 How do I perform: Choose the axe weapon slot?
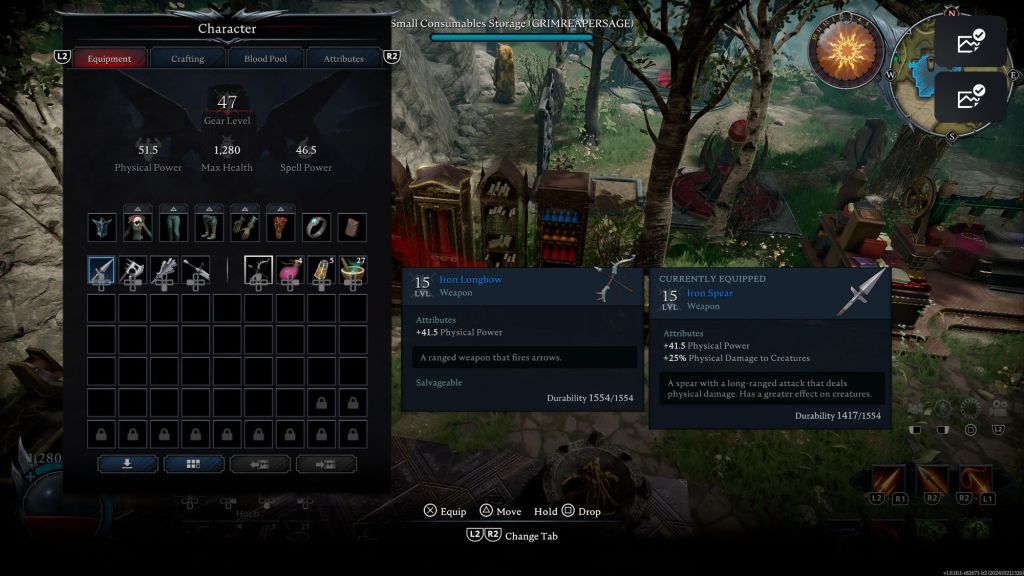[x=133, y=269]
